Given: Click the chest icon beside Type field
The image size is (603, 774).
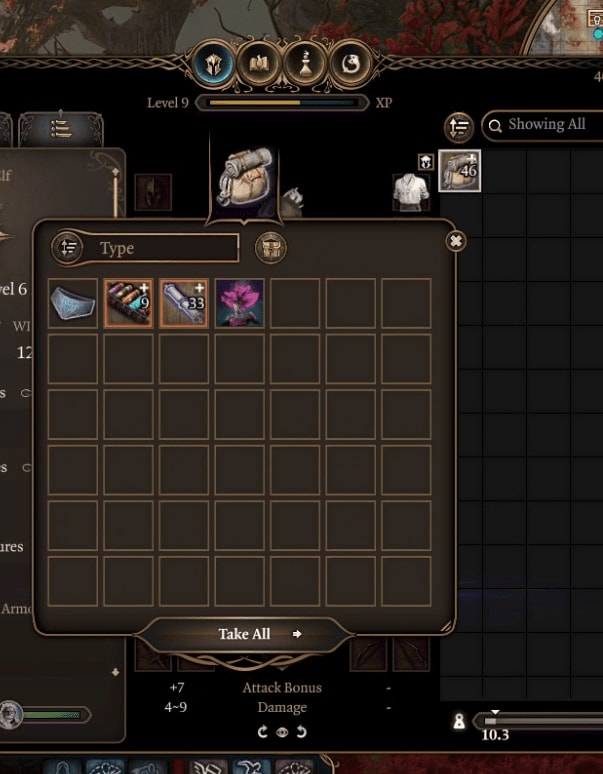Looking at the screenshot, I should point(270,248).
